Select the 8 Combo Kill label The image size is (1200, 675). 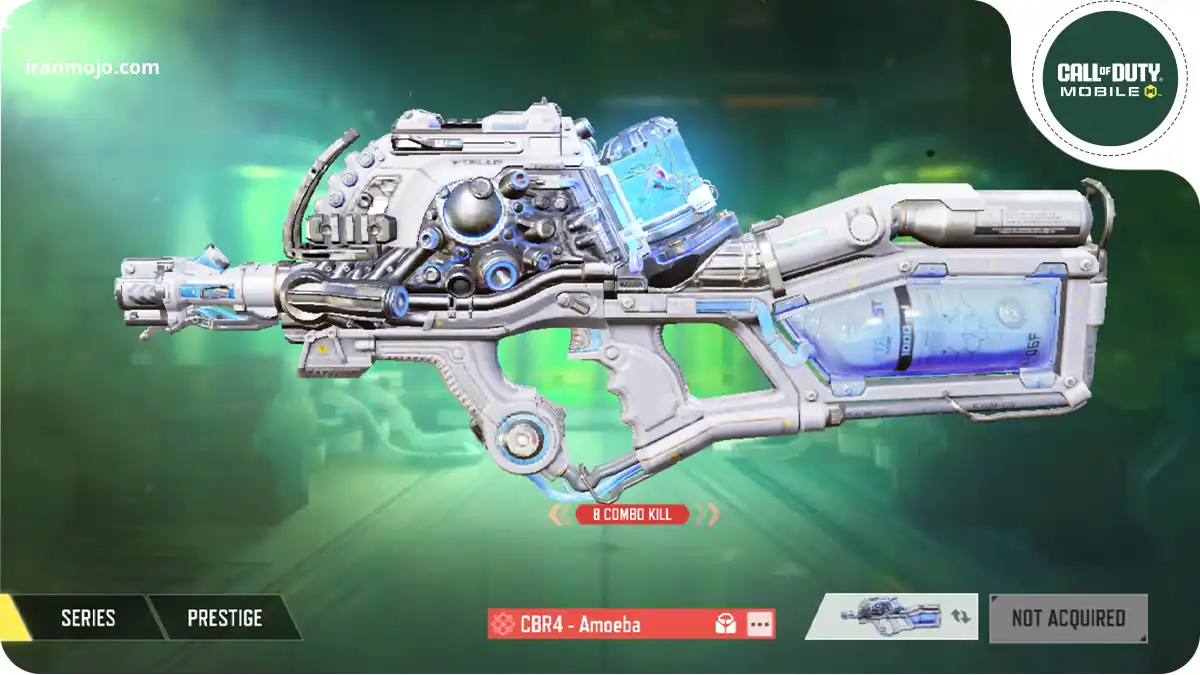point(632,515)
